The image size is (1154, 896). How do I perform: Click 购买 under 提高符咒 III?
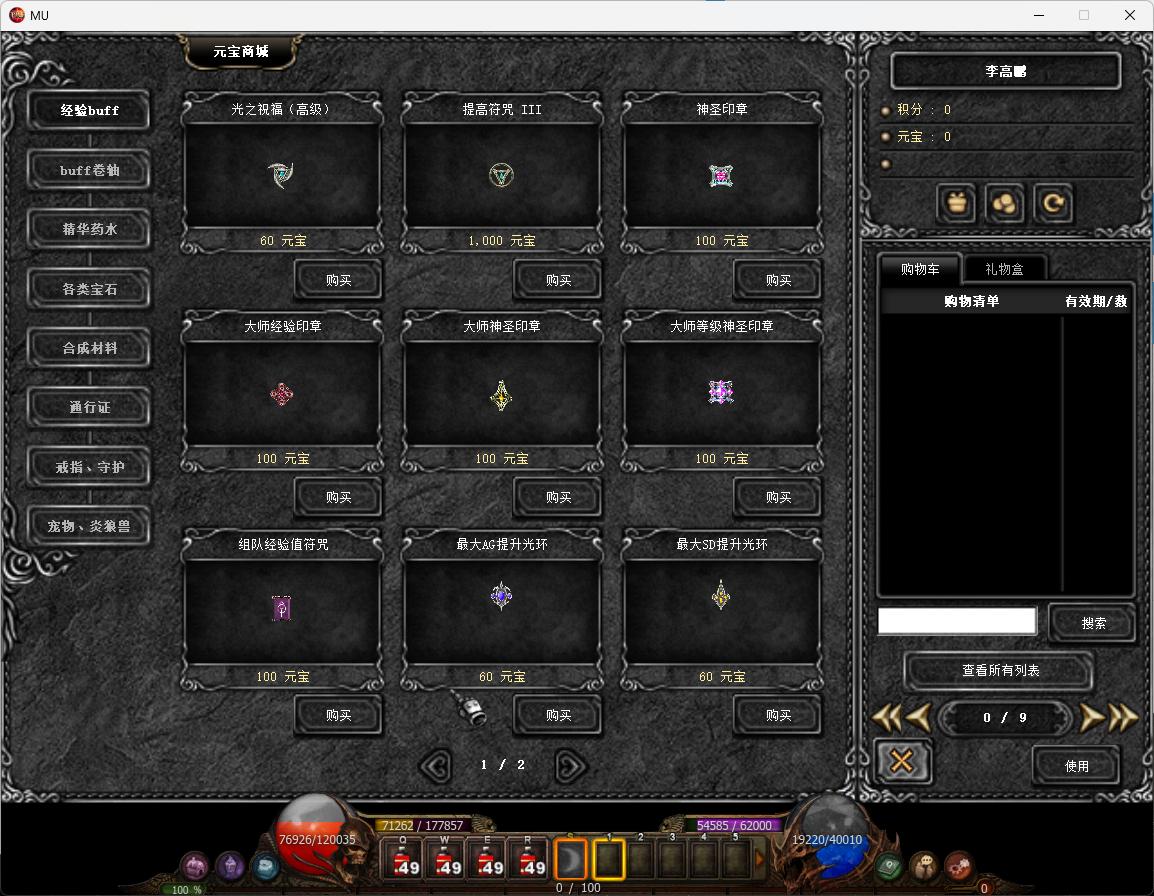[558, 281]
